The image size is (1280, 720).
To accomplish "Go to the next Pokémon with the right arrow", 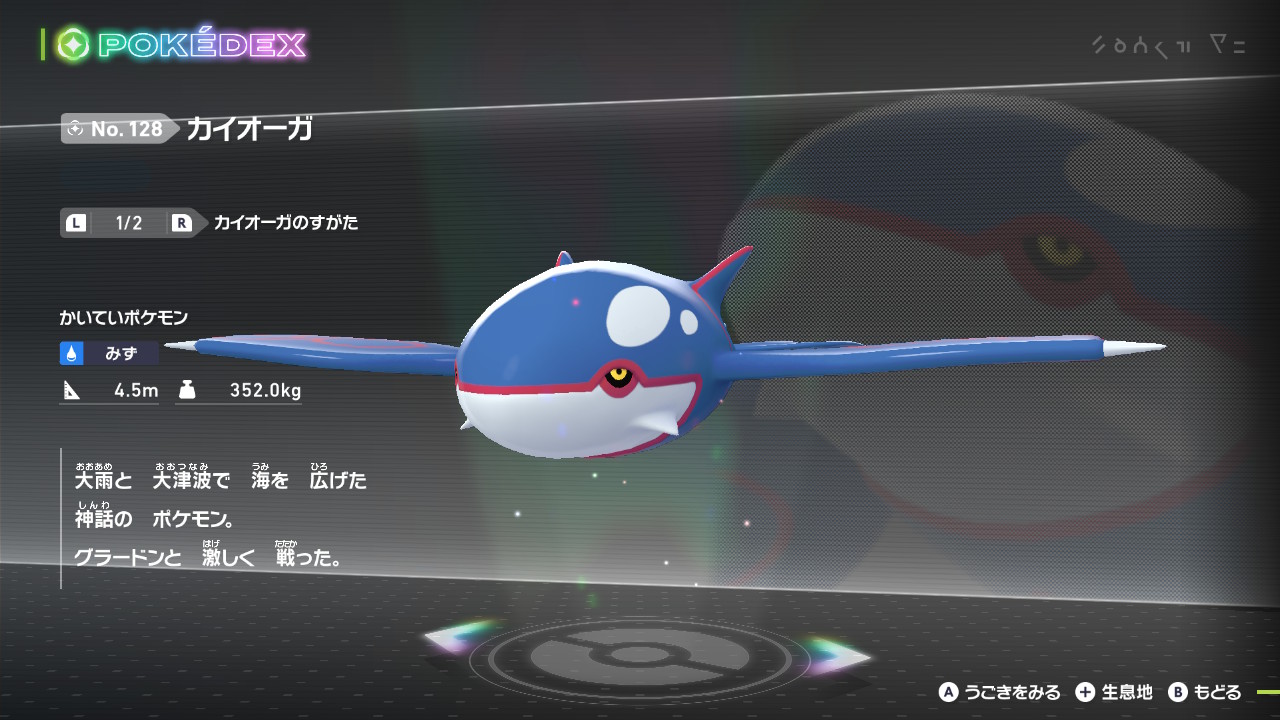I will 838,653.
